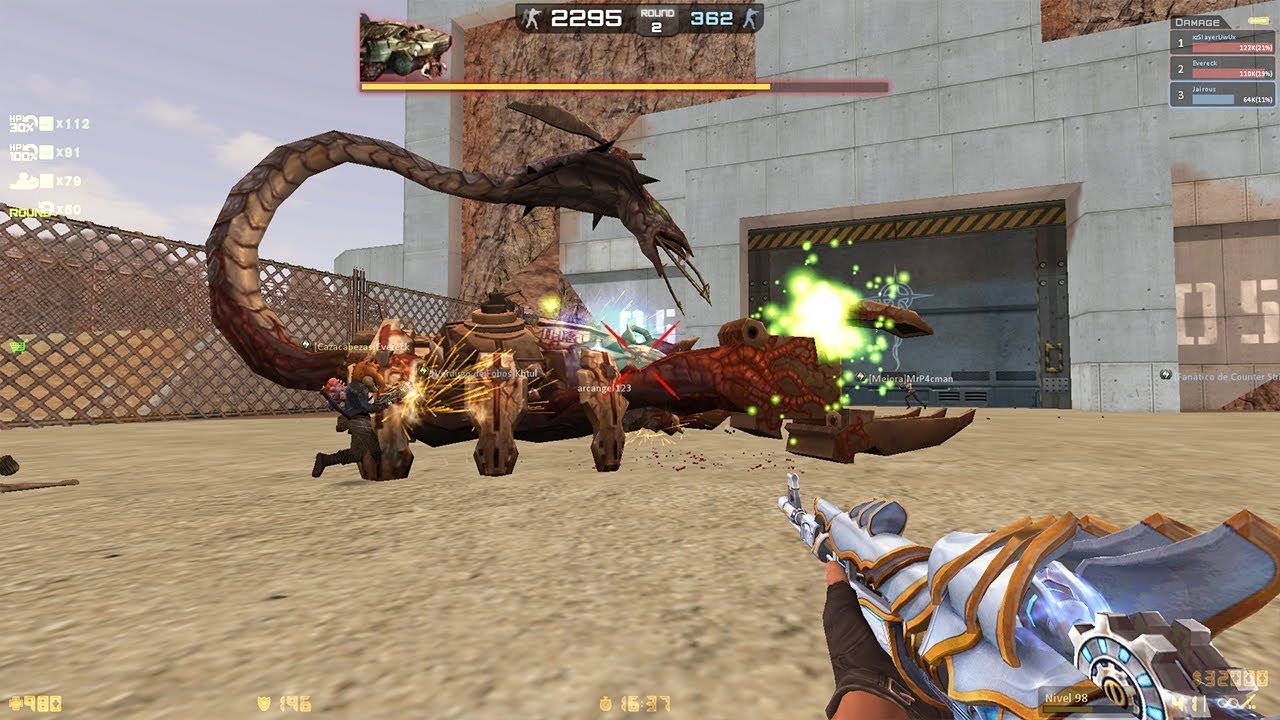
Task: Open the green shopping cart icon
Action: [x=17, y=346]
